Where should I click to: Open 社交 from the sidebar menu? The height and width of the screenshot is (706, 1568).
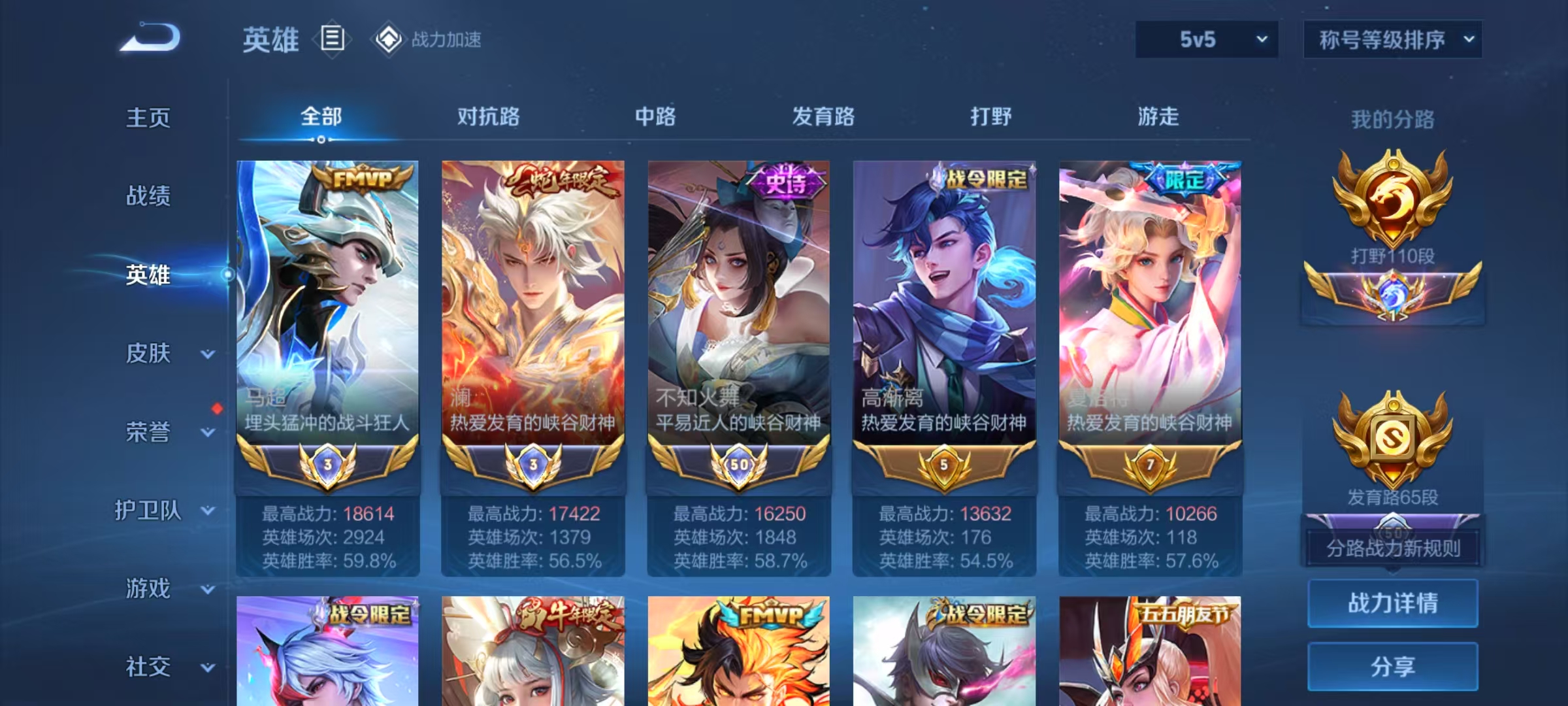point(147,667)
